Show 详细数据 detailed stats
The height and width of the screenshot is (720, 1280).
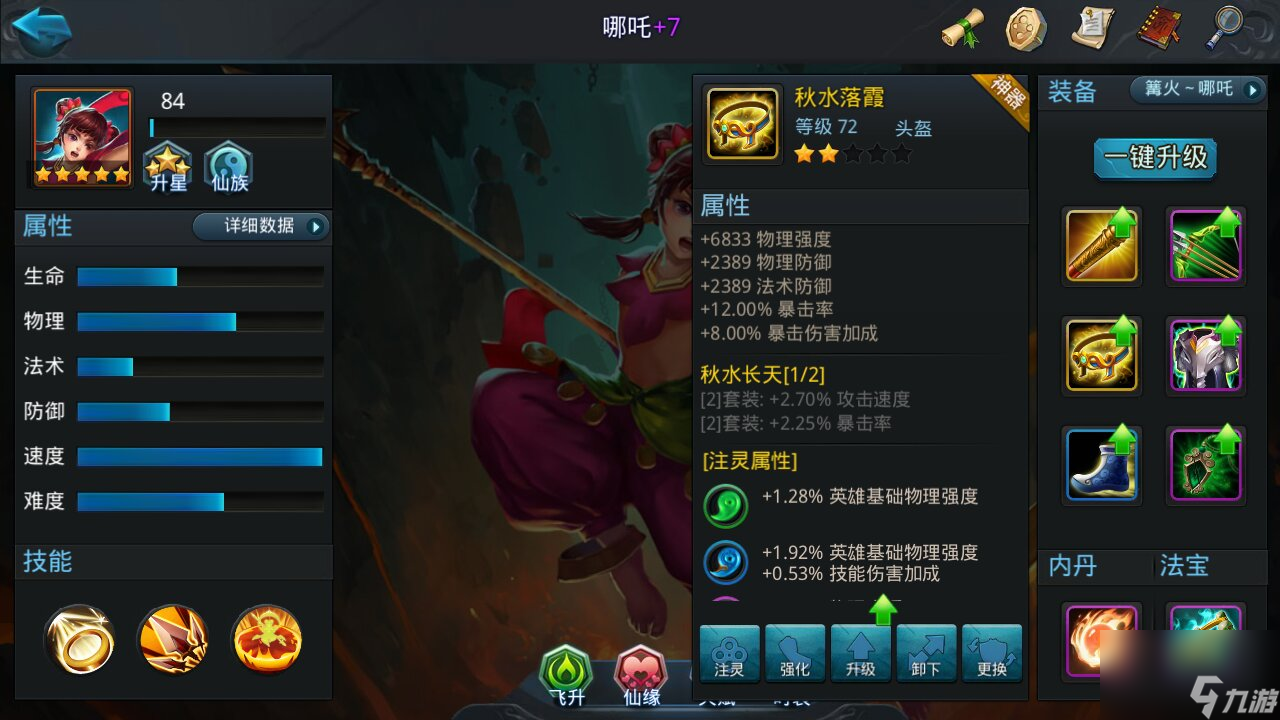(260, 226)
